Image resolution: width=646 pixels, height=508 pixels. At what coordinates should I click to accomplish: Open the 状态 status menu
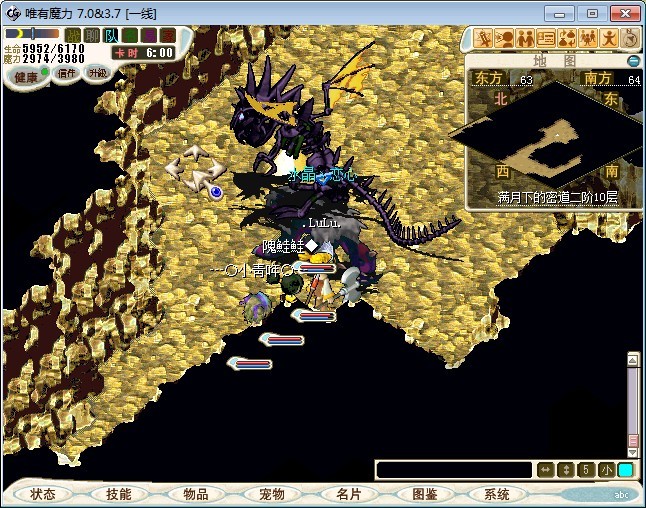point(43,494)
